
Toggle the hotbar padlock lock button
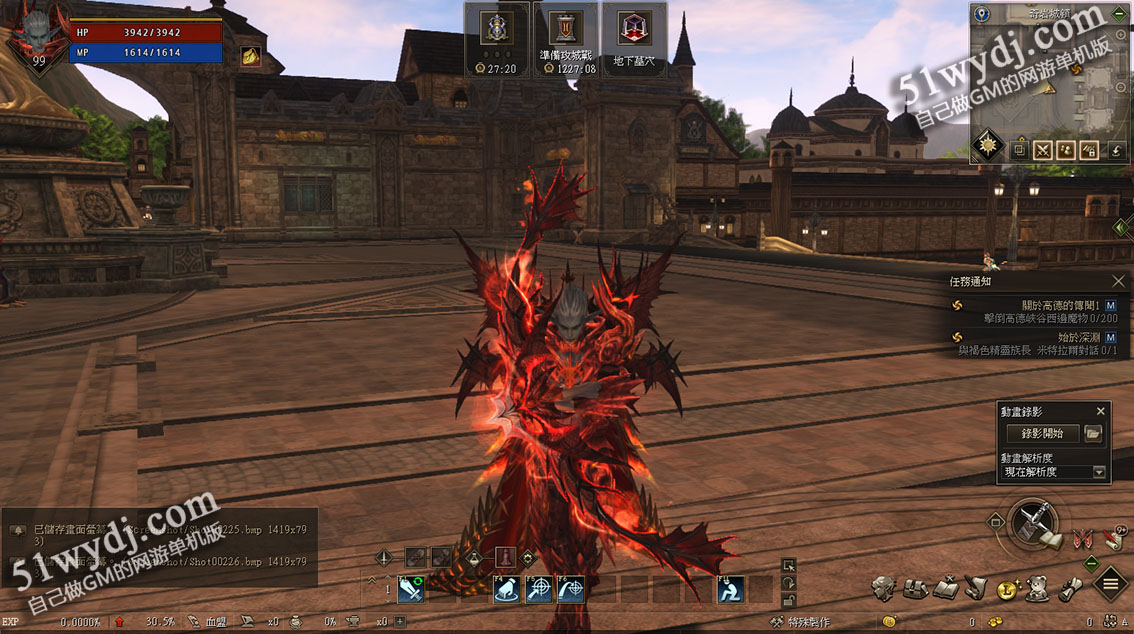(789, 600)
